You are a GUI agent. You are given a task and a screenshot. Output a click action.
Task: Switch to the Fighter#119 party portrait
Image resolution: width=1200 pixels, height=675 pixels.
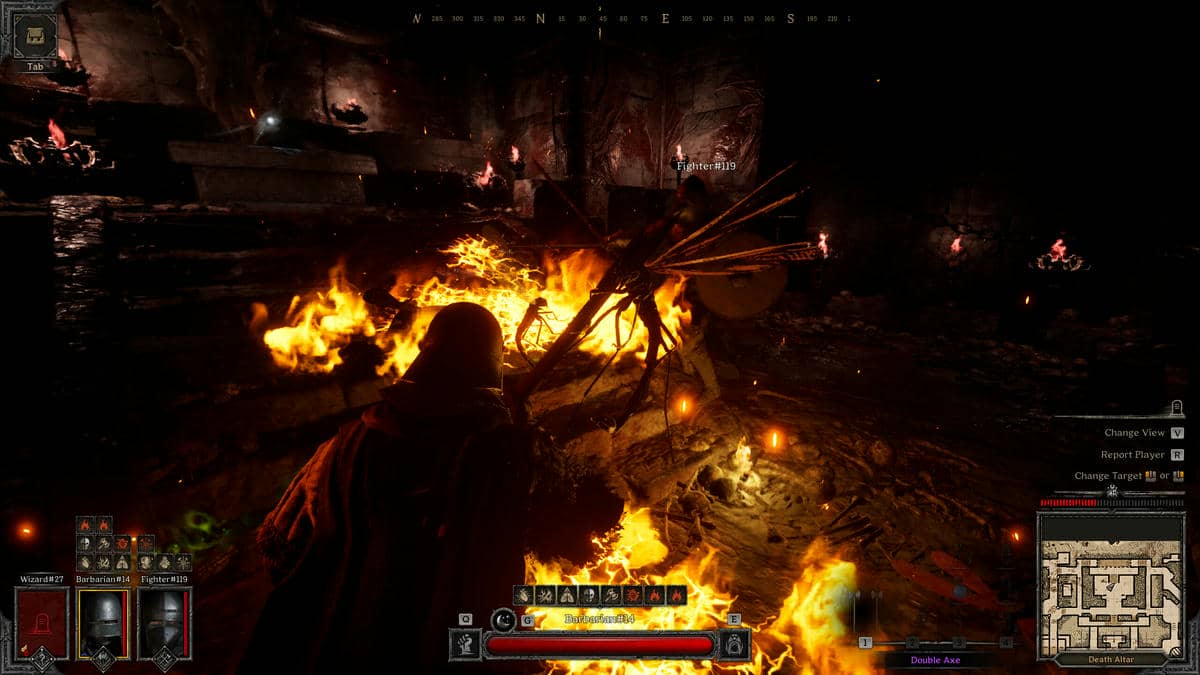coord(164,622)
